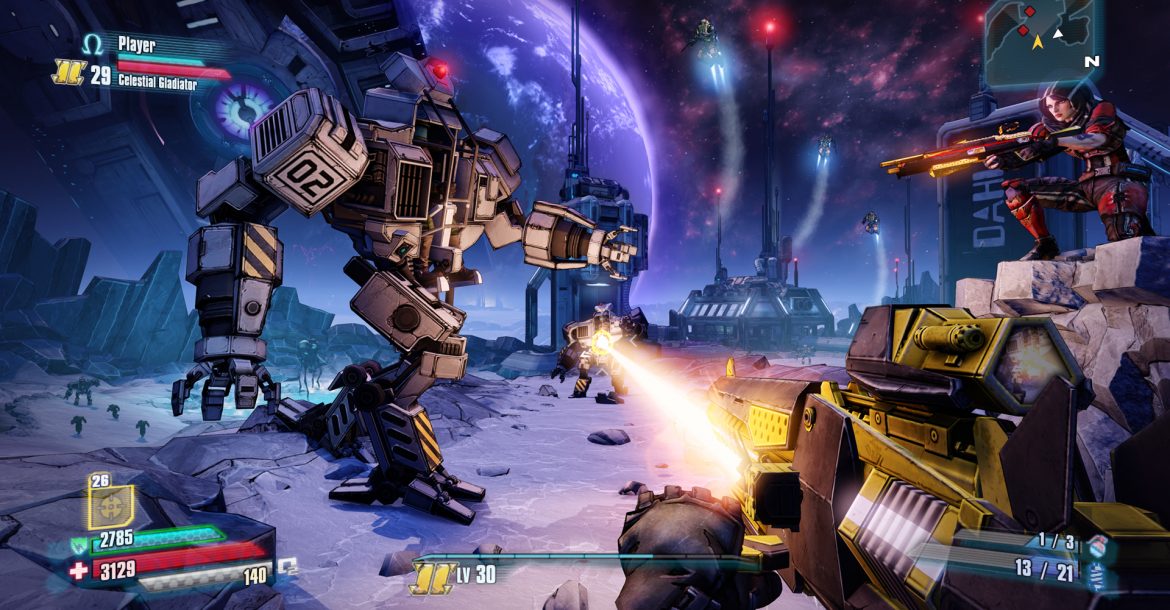Activate the crosshair action skill icon
Screen dimensions: 1170x610
[110, 506]
